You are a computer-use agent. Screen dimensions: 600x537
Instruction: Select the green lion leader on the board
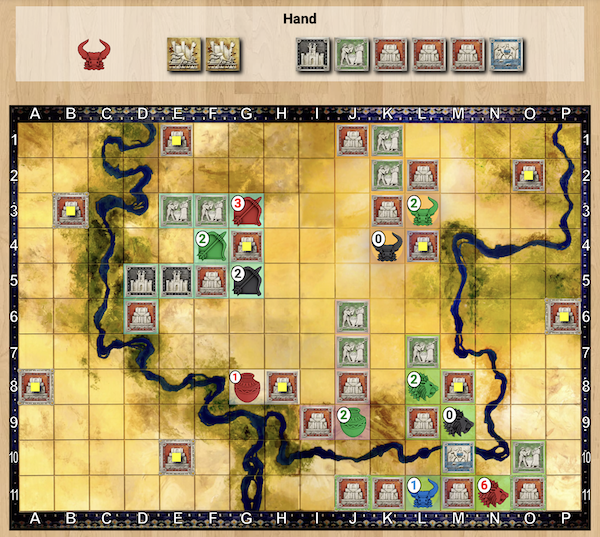point(424,387)
